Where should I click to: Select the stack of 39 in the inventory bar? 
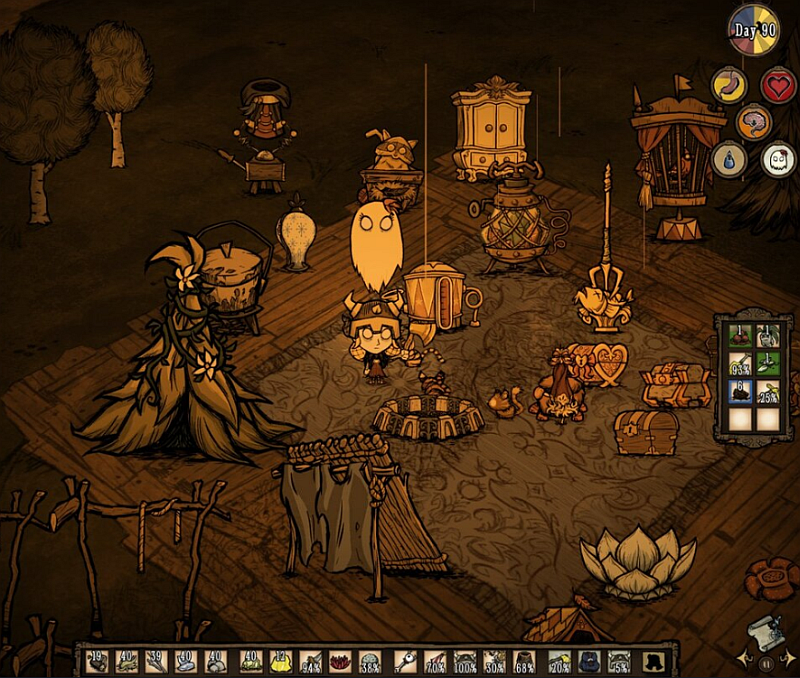[x=156, y=661]
